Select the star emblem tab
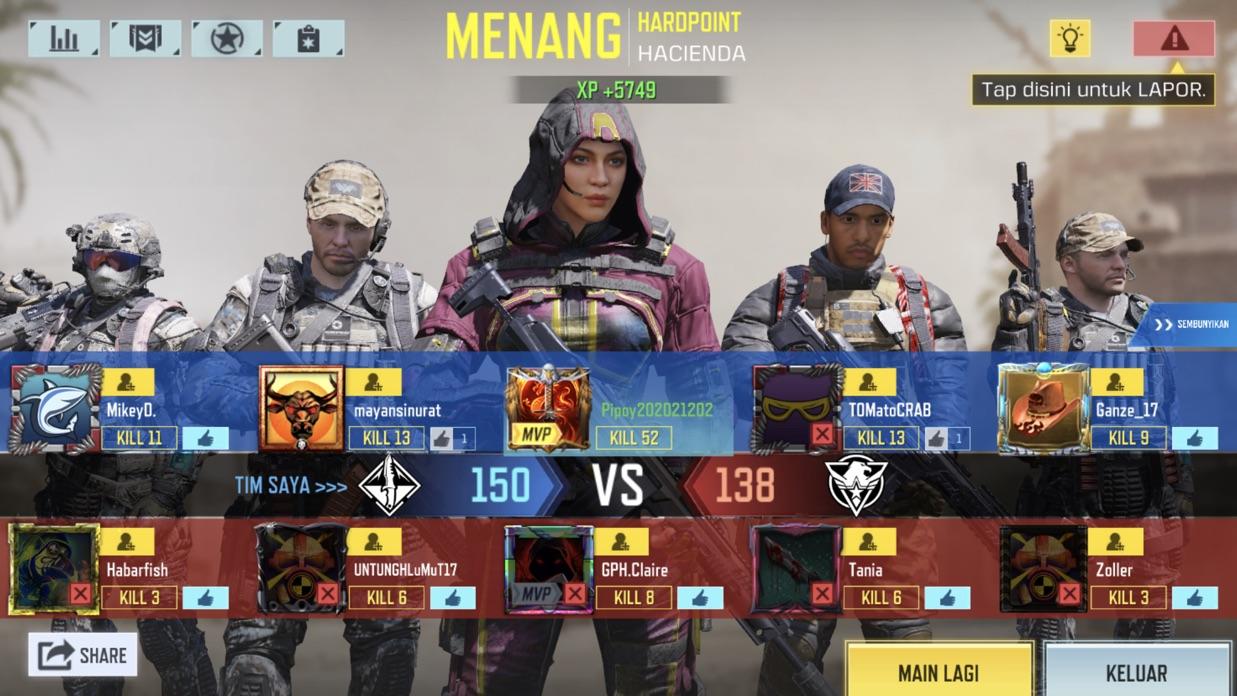This screenshot has width=1237, height=696. pyautogui.click(x=227, y=39)
